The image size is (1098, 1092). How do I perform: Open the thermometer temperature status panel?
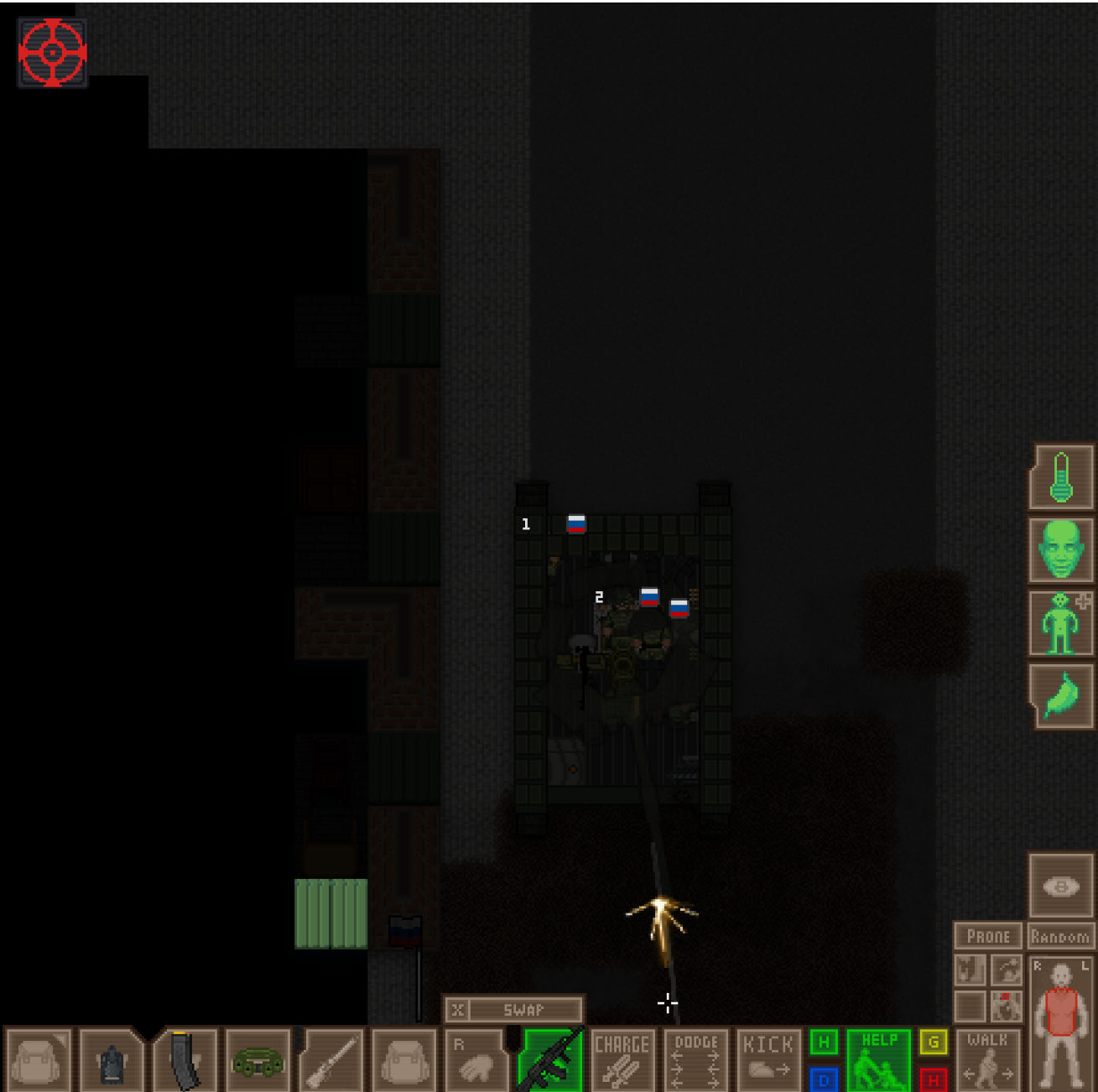click(x=1061, y=476)
